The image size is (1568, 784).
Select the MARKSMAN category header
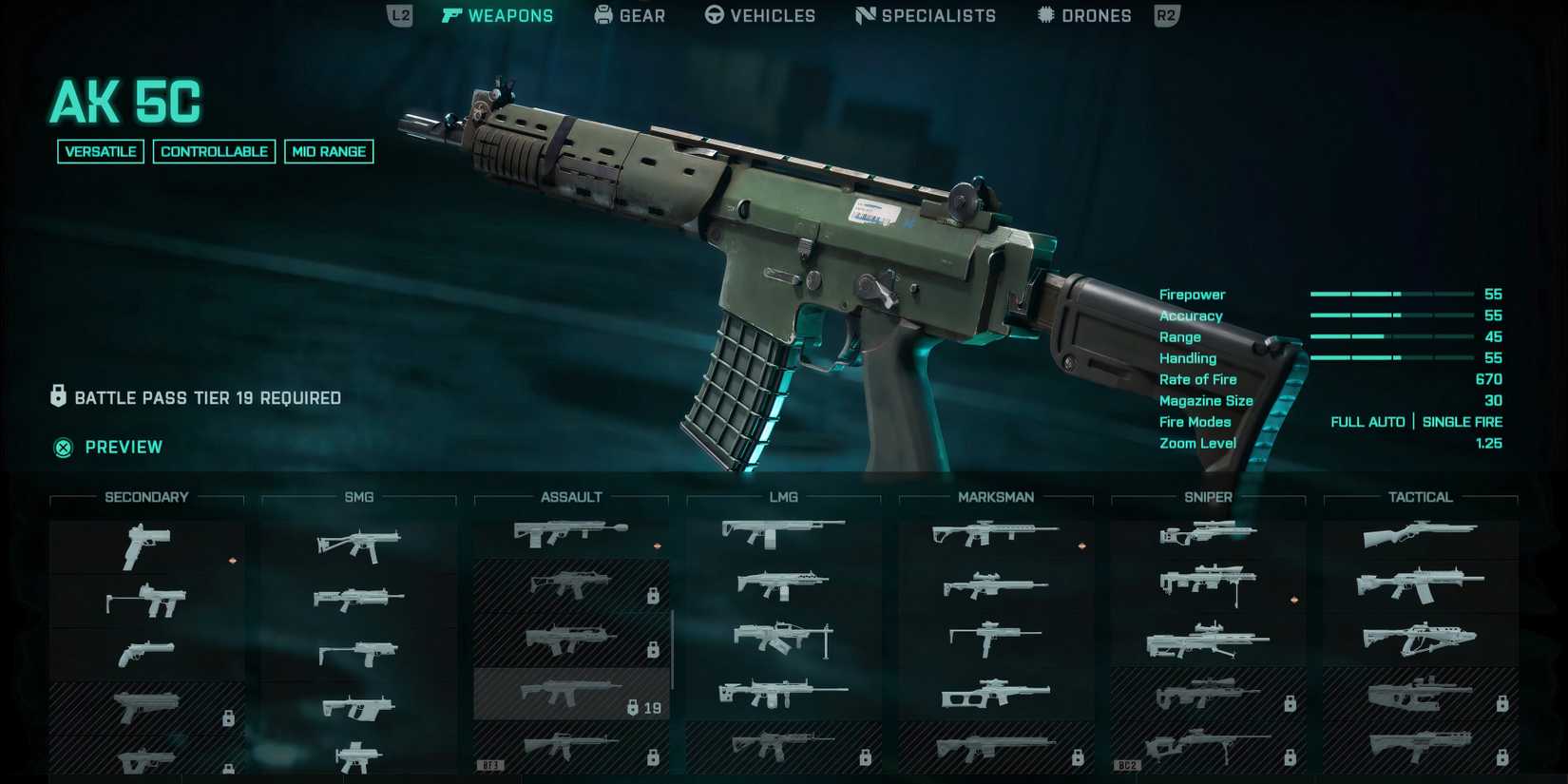coord(995,496)
